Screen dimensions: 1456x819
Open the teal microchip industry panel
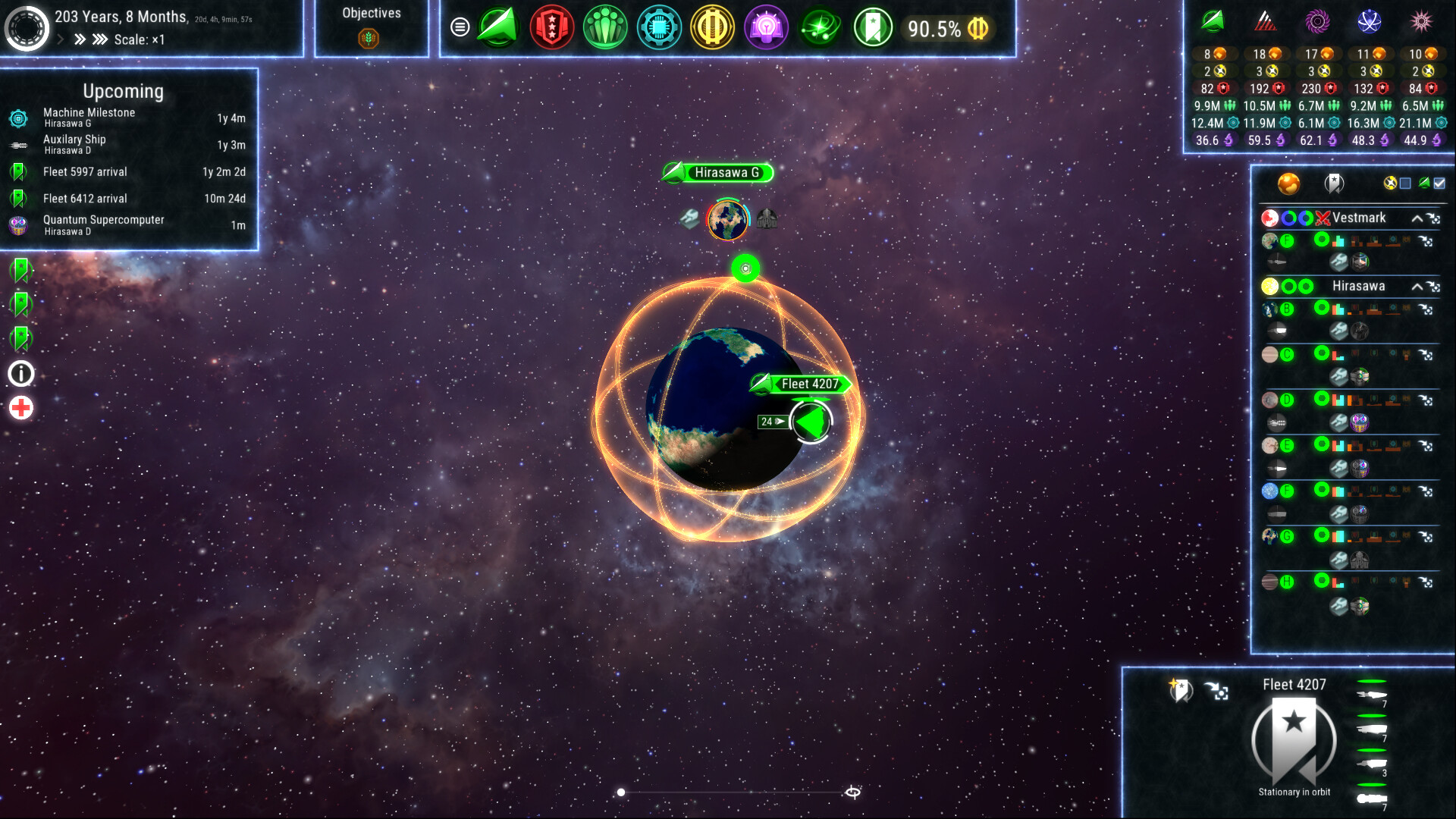(x=659, y=27)
